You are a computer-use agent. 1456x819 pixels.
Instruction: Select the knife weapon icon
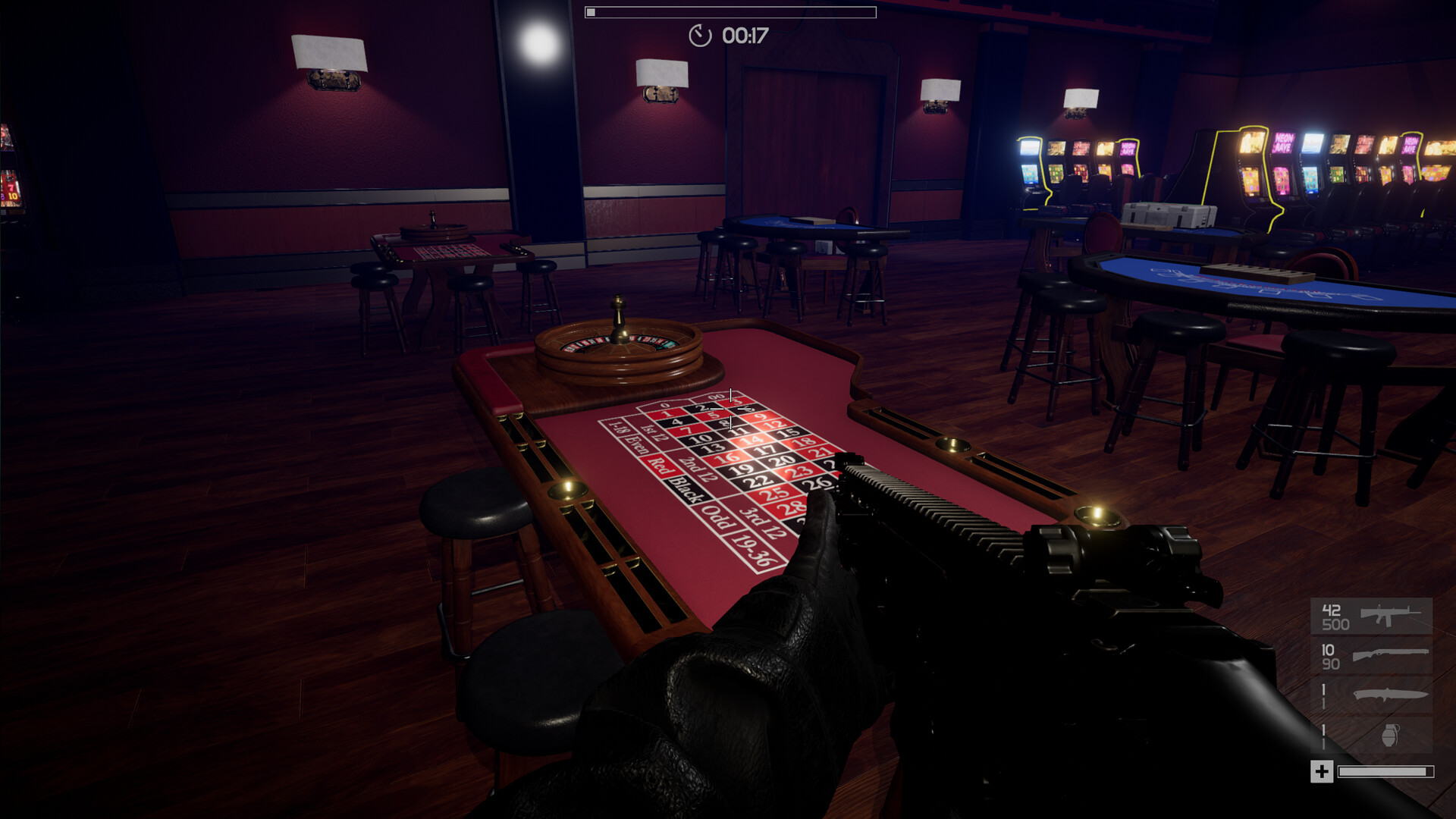[1390, 695]
